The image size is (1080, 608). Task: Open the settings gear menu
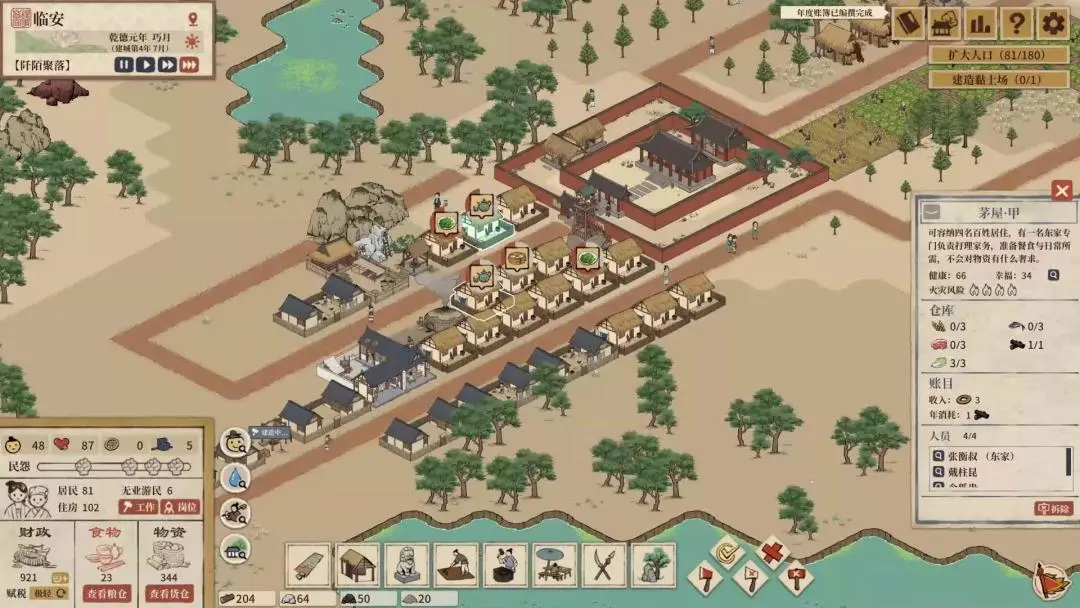[x=1052, y=24]
